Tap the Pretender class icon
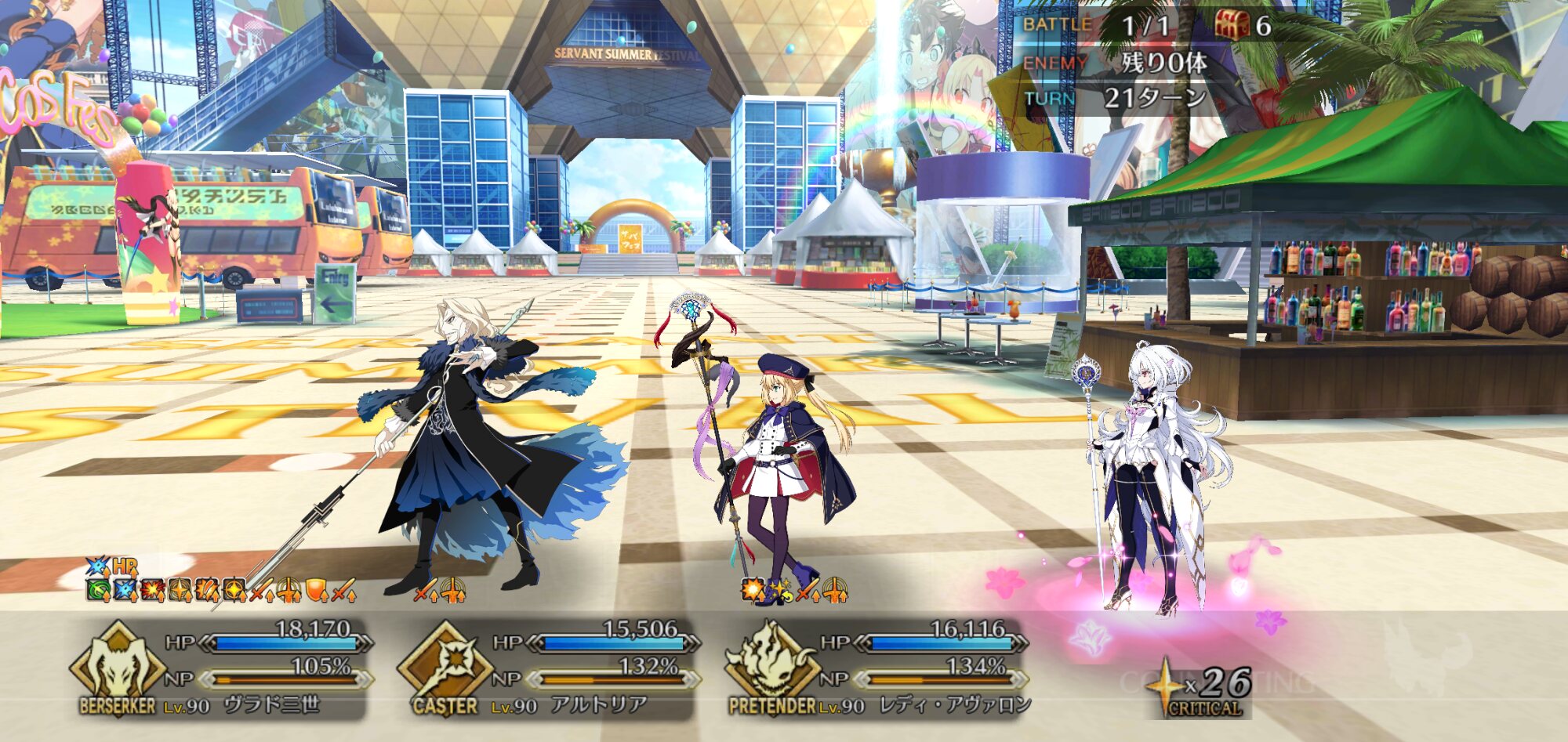 (771, 662)
